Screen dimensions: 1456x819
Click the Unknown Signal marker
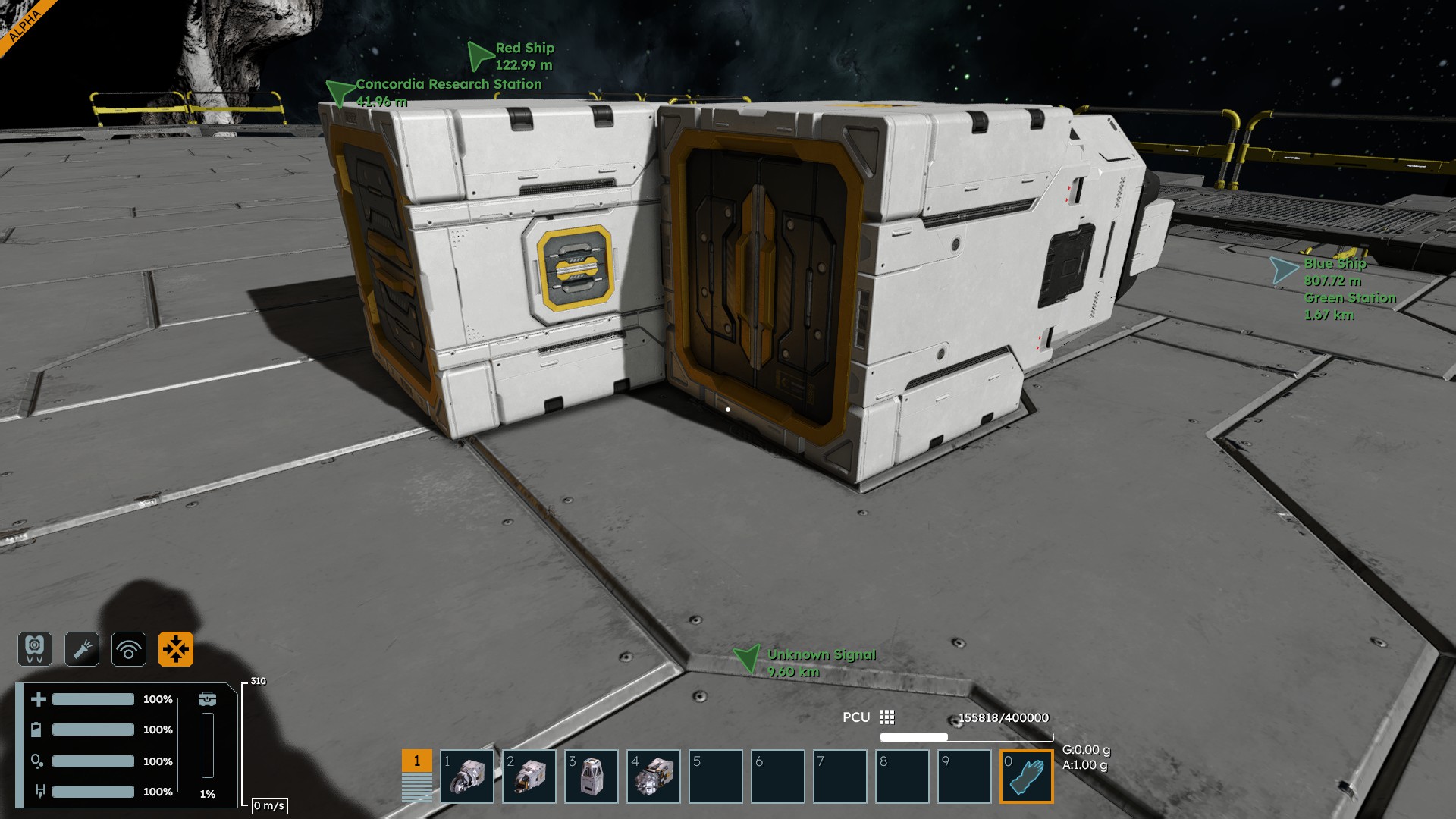click(747, 658)
